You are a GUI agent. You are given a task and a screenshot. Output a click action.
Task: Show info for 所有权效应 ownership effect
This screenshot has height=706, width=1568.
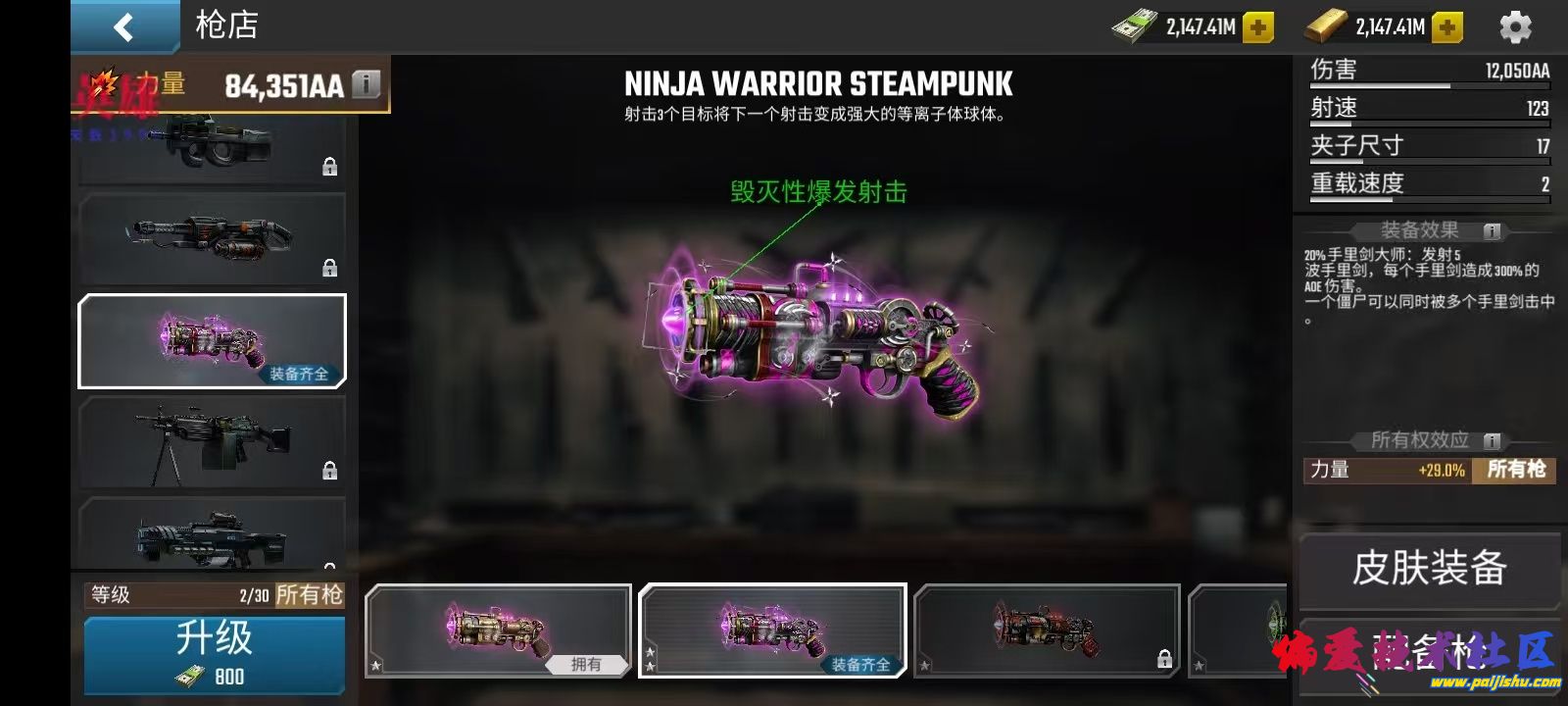pos(1493,441)
